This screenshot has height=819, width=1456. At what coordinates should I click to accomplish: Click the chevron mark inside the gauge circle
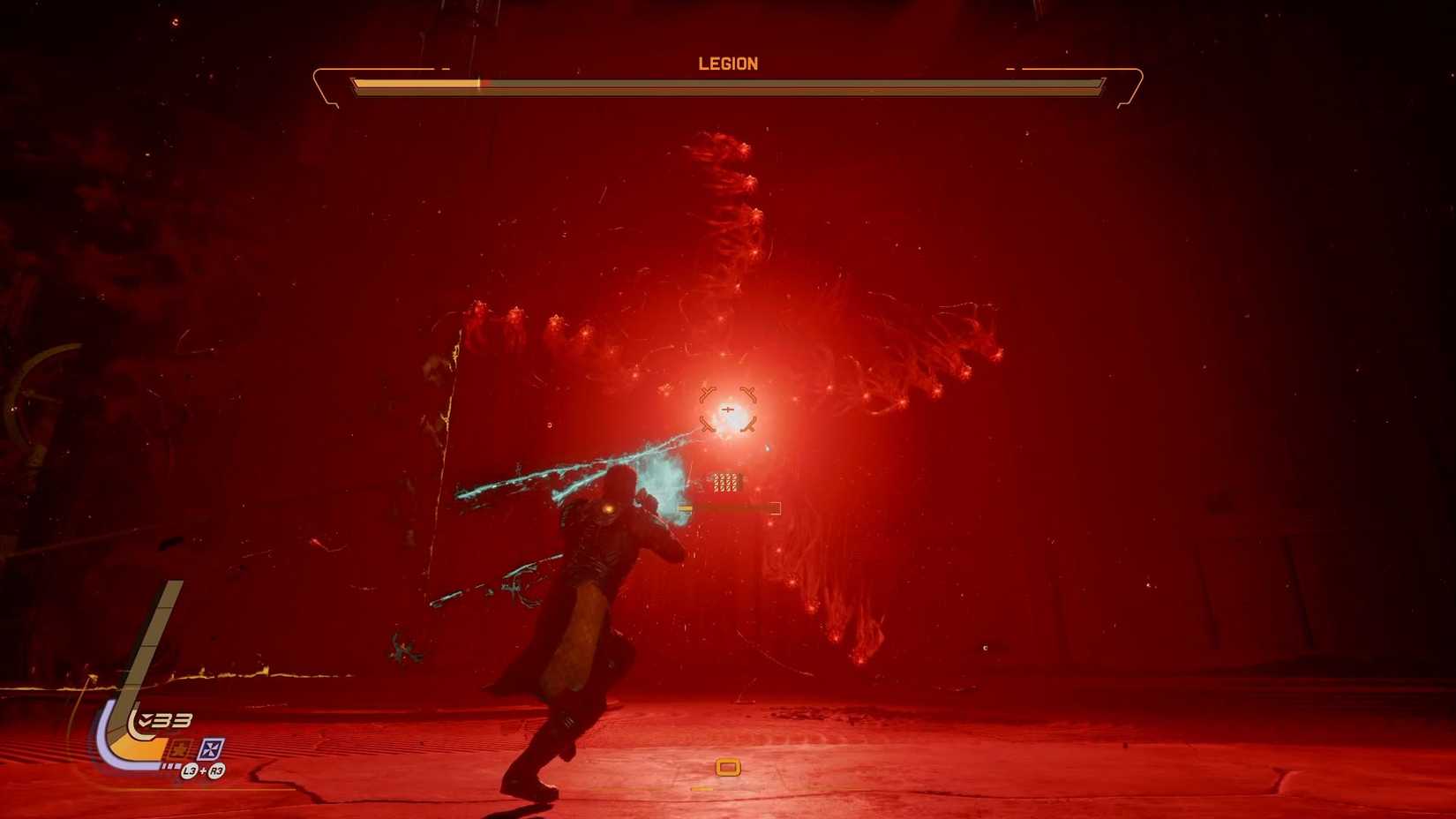pyautogui.click(x=144, y=718)
